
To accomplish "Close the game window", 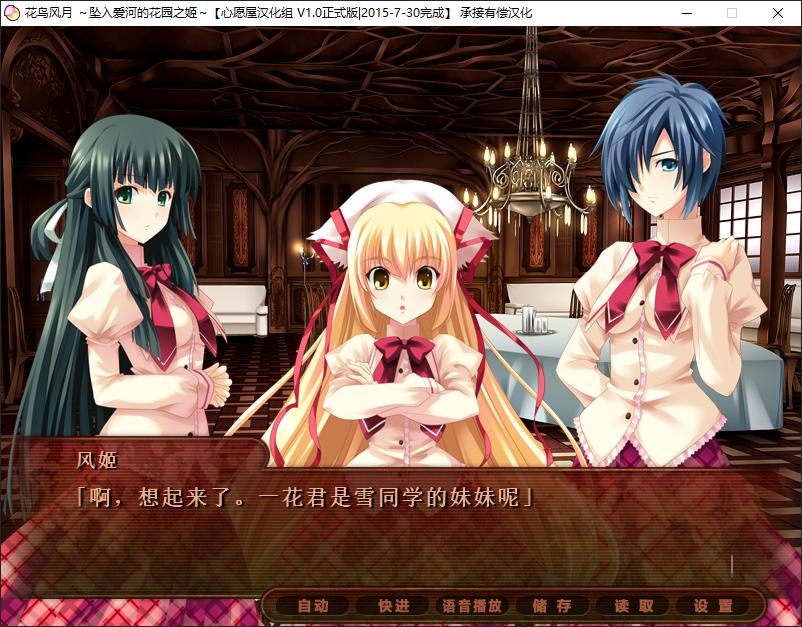I will [x=778, y=13].
